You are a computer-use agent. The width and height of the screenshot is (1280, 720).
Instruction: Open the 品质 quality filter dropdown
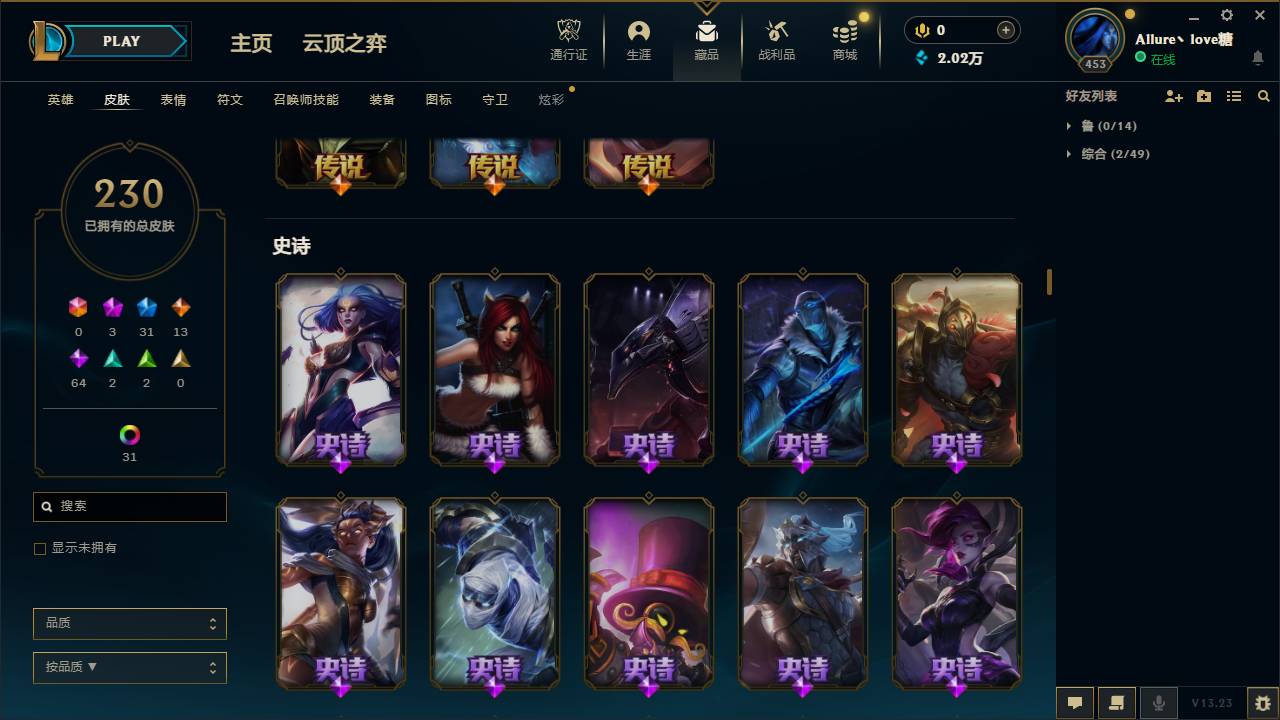click(x=129, y=623)
